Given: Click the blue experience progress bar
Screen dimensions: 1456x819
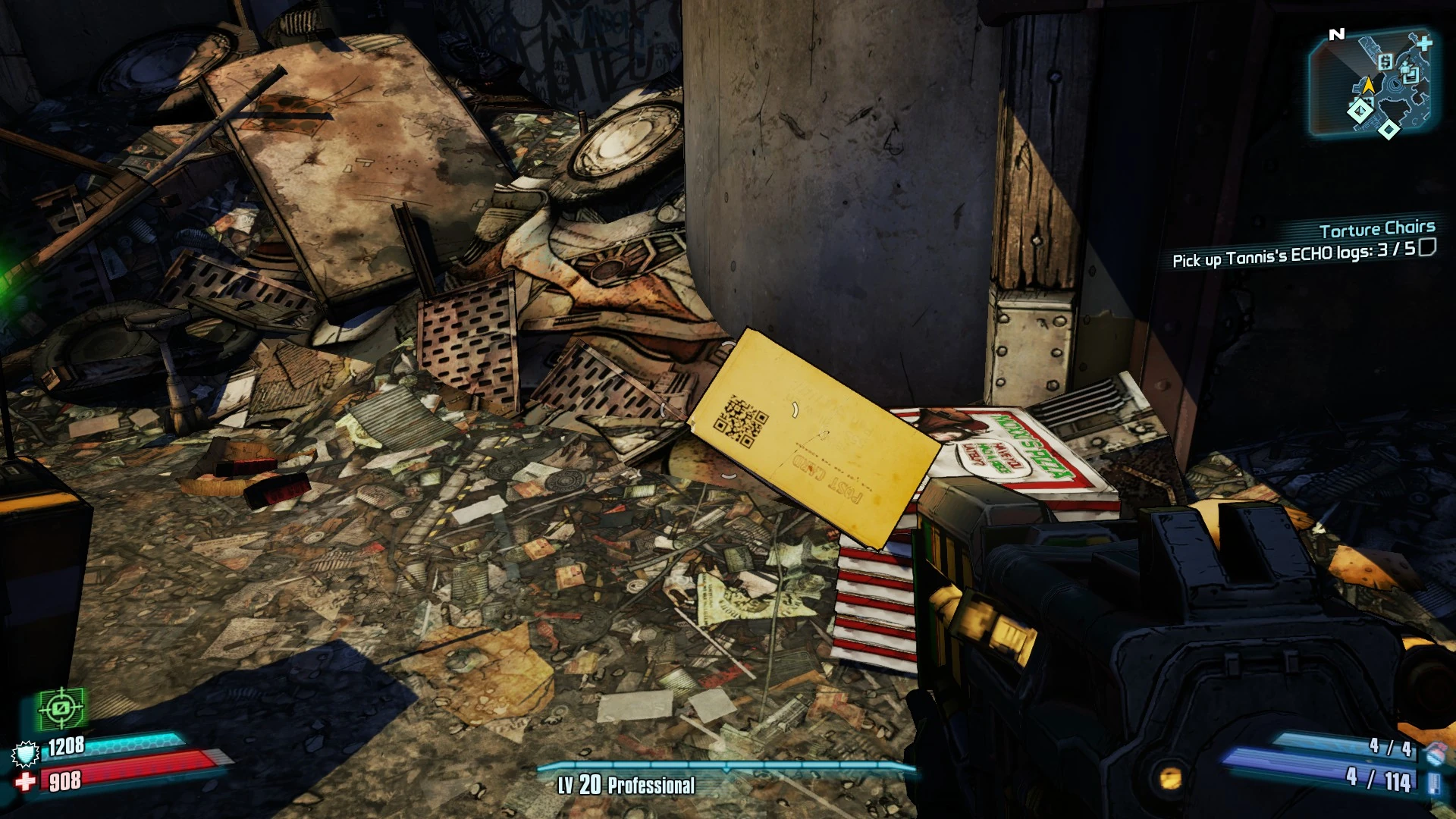Looking at the screenshot, I should (728, 768).
